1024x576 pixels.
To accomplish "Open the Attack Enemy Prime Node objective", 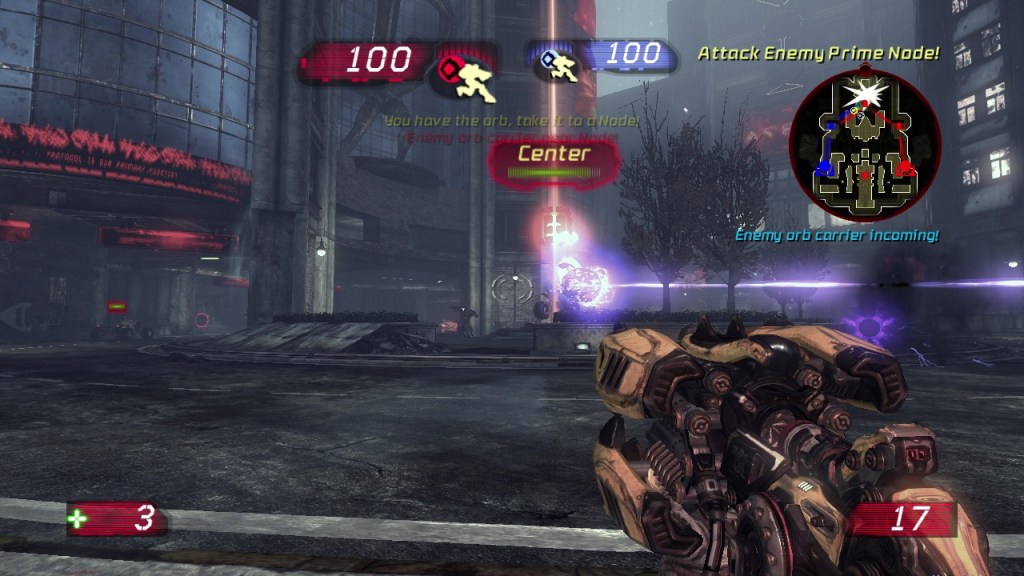I will pos(818,53).
